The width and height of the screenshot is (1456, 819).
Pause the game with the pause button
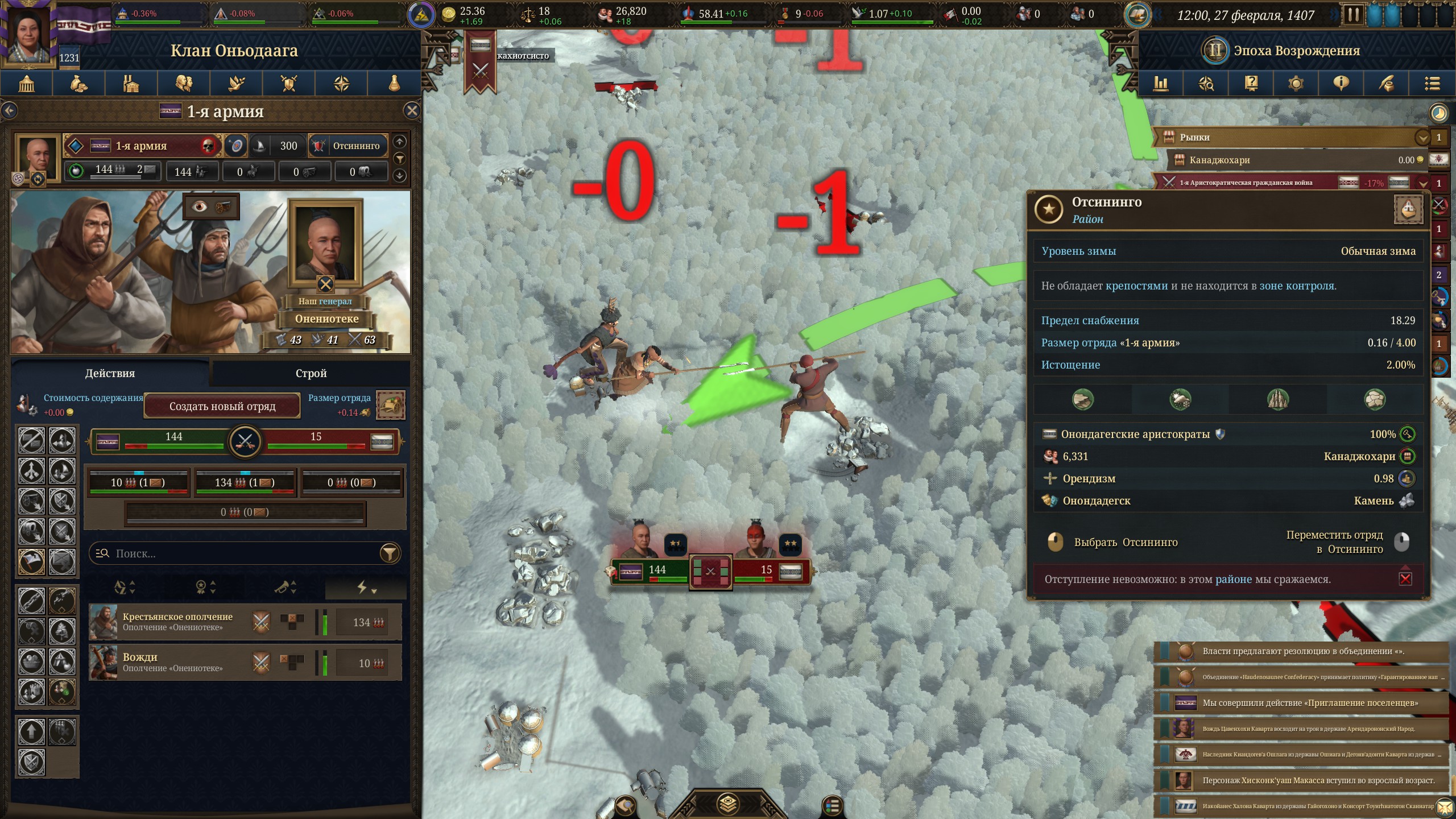tap(1352, 15)
